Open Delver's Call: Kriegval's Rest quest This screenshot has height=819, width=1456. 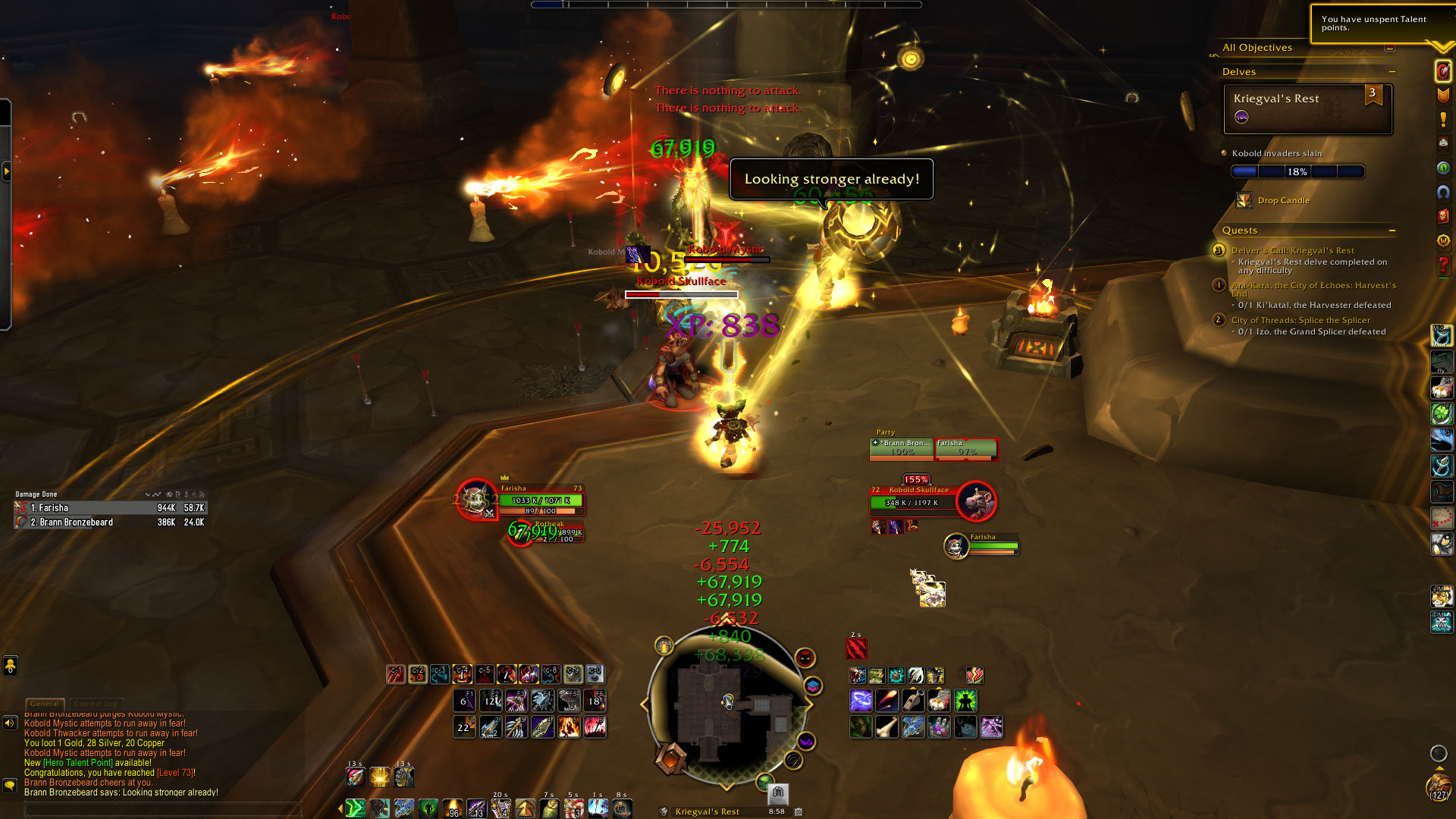coord(1292,250)
